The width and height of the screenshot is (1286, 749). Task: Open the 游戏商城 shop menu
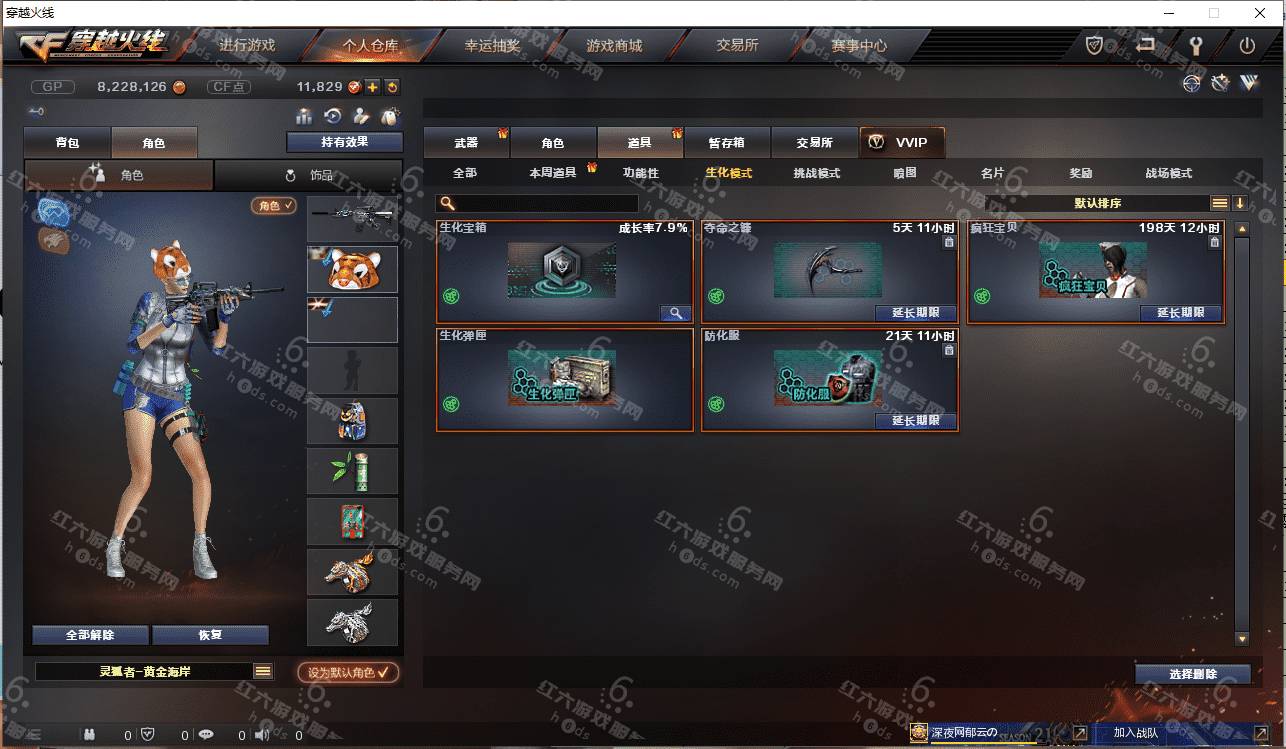[x=614, y=46]
